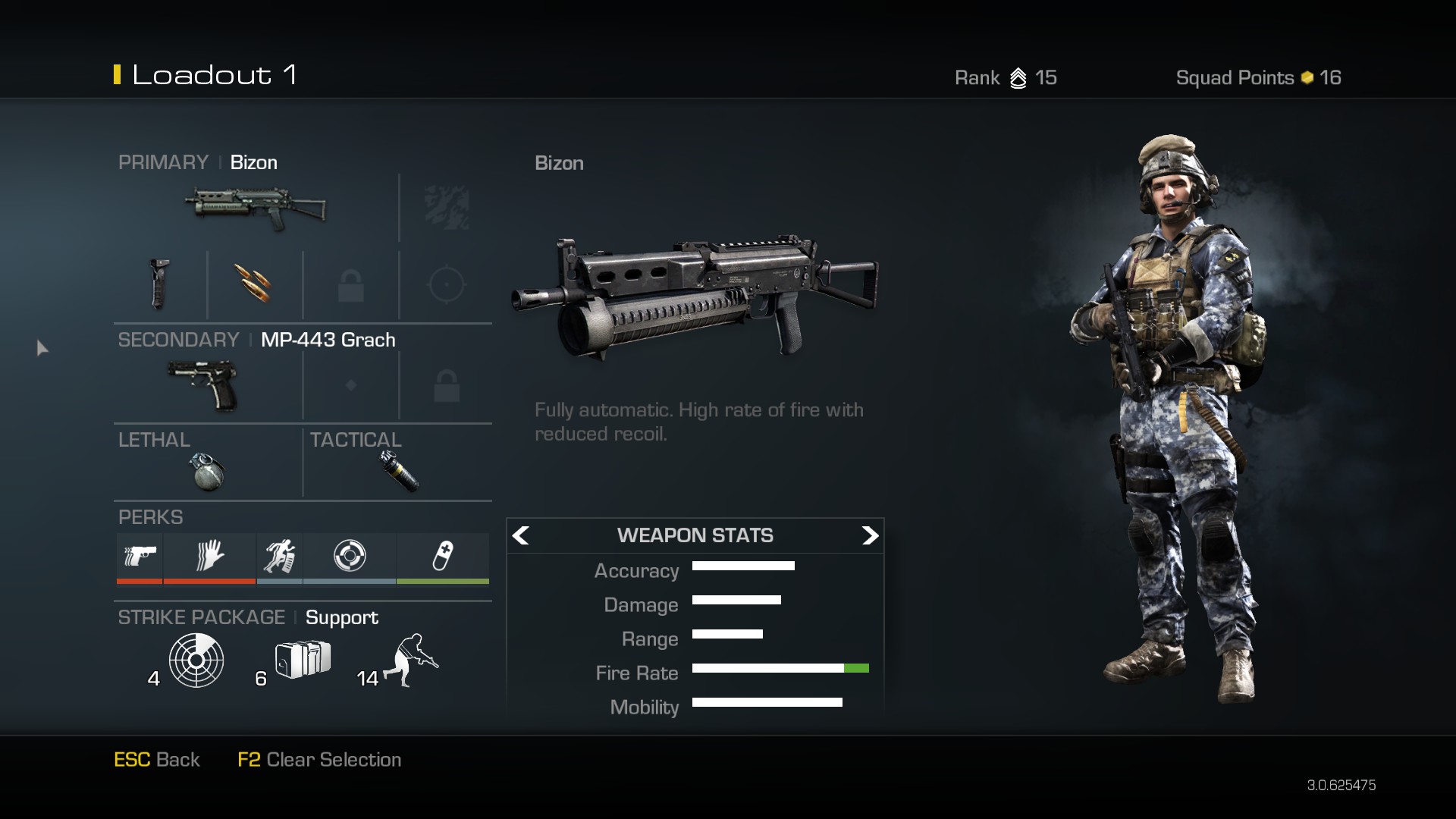Select the lifebuoy ring perk icon
This screenshot has width=1456, height=819.
click(x=350, y=557)
